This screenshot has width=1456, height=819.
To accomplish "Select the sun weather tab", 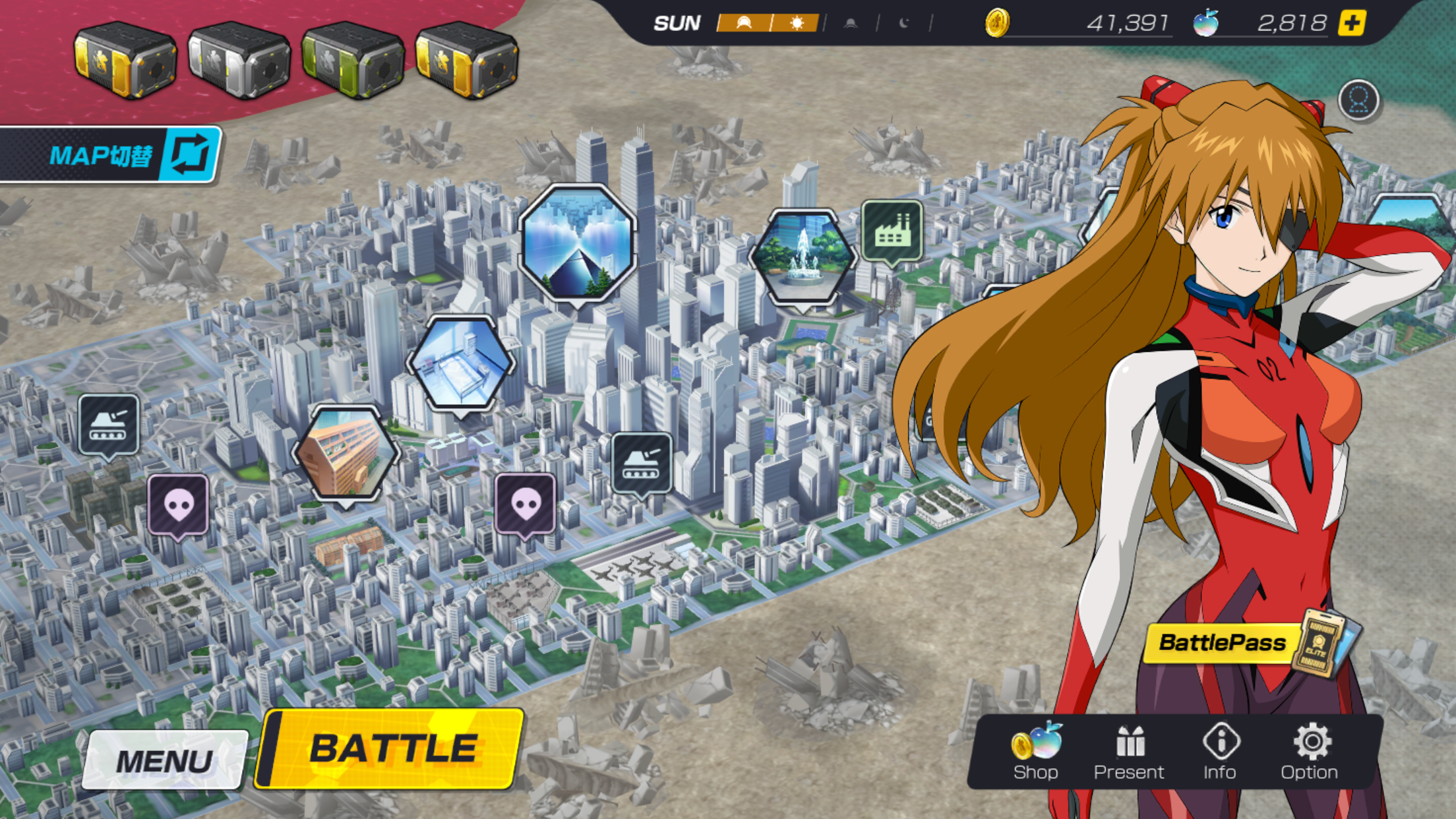I will coord(796,23).
